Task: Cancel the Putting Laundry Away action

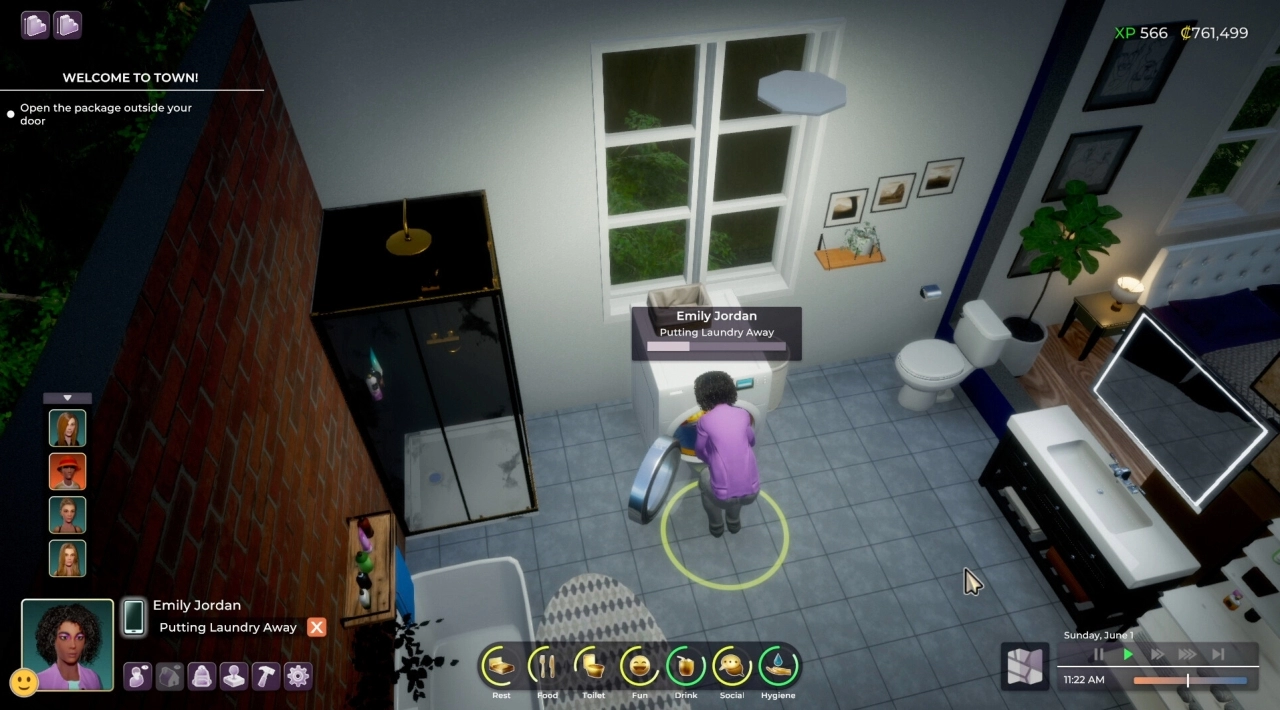Action: [x=316, y=627]
